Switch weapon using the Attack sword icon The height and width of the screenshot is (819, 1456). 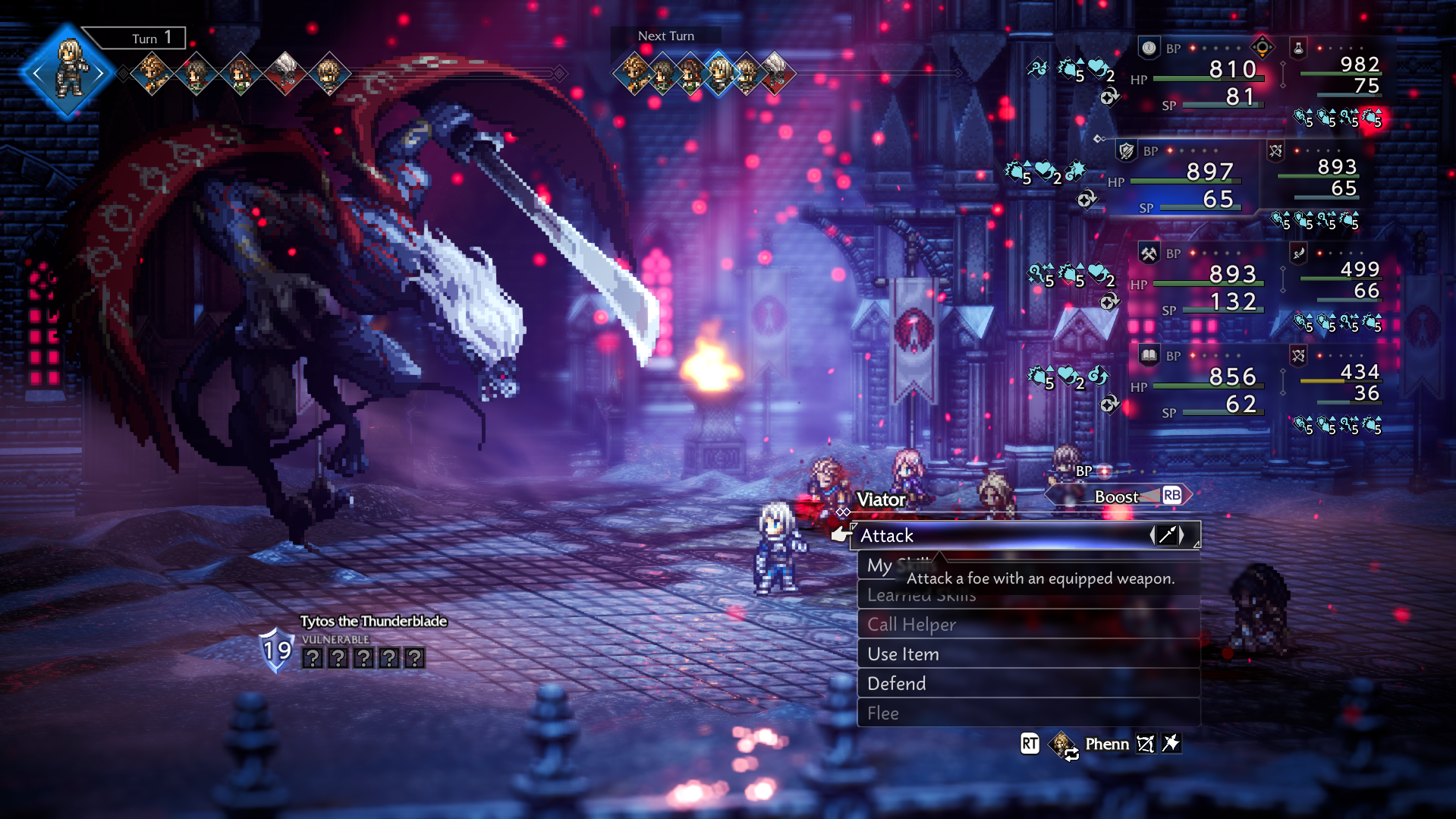click(x=1167, y=535)
